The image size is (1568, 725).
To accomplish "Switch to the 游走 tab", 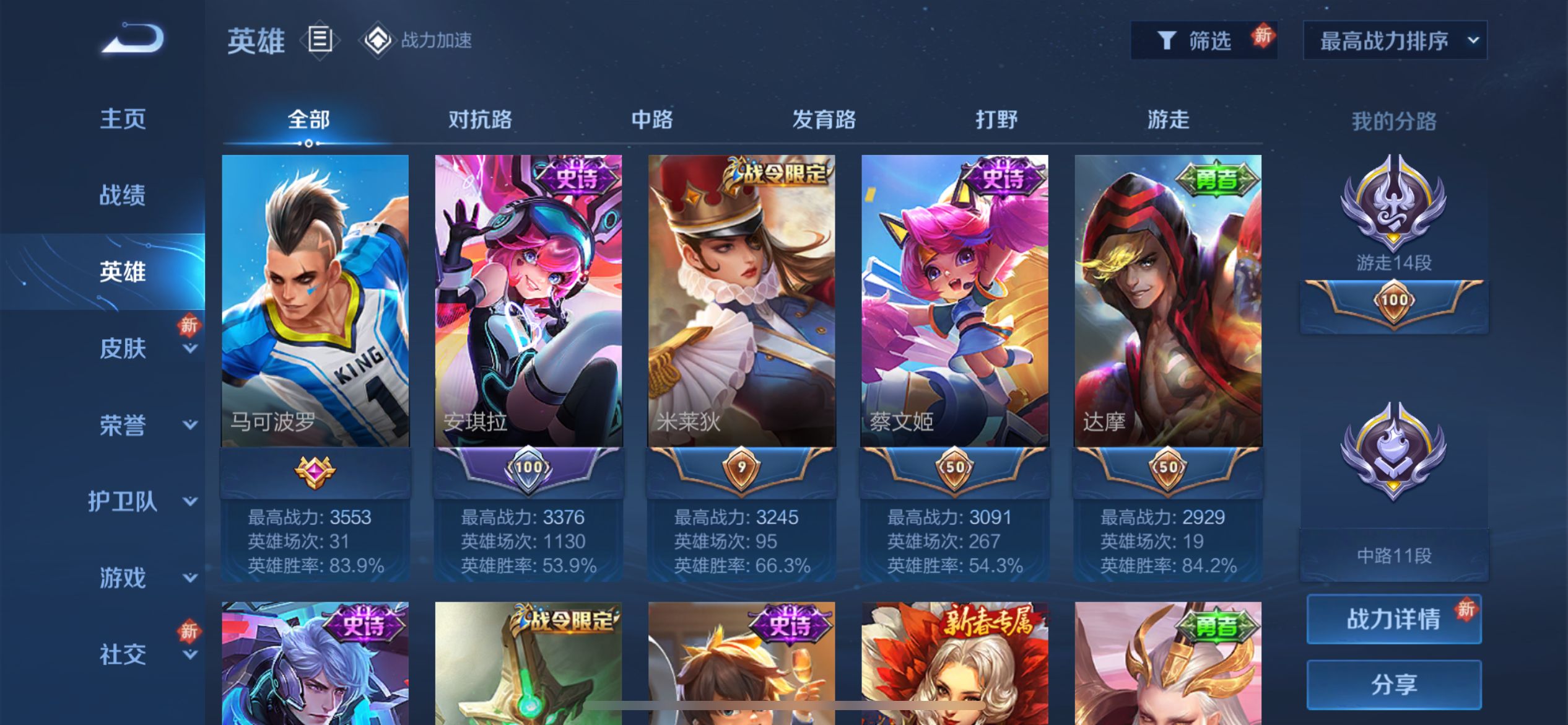I will (x=1168, y=120).
